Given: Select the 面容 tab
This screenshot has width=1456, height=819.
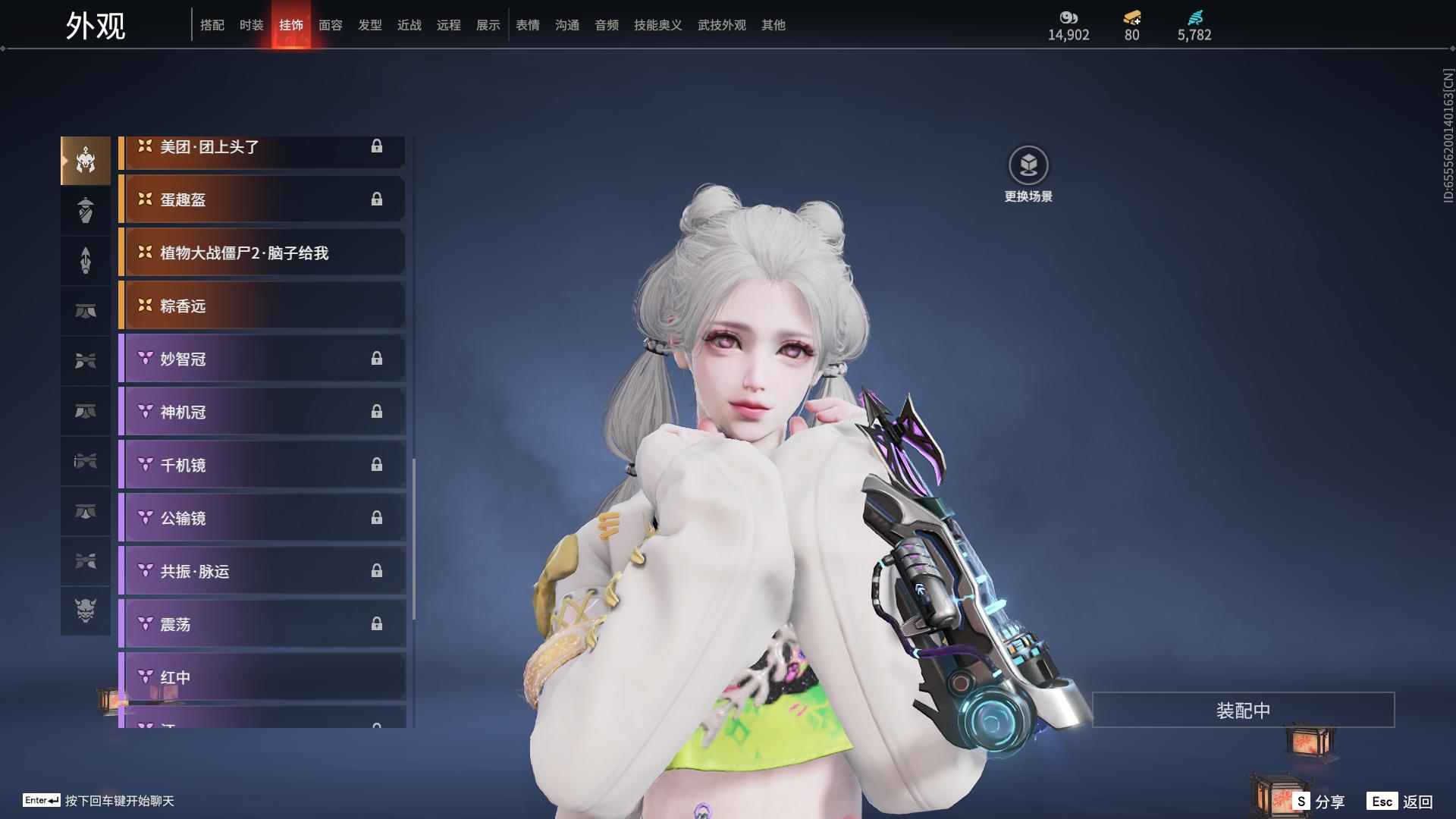Looking at the screenshot, I should (330, 25).
